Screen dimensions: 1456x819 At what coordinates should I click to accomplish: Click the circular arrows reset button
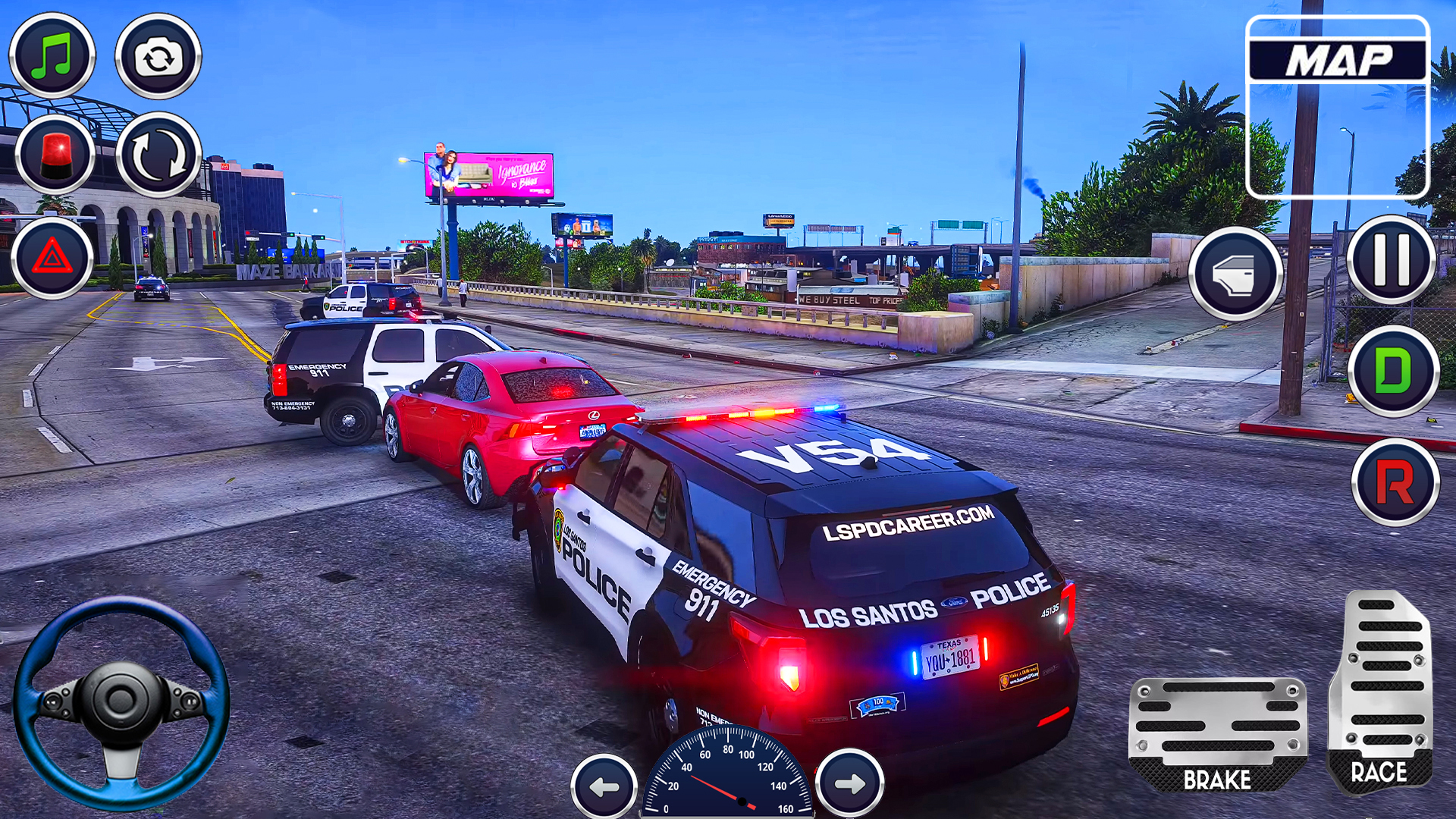158,155
